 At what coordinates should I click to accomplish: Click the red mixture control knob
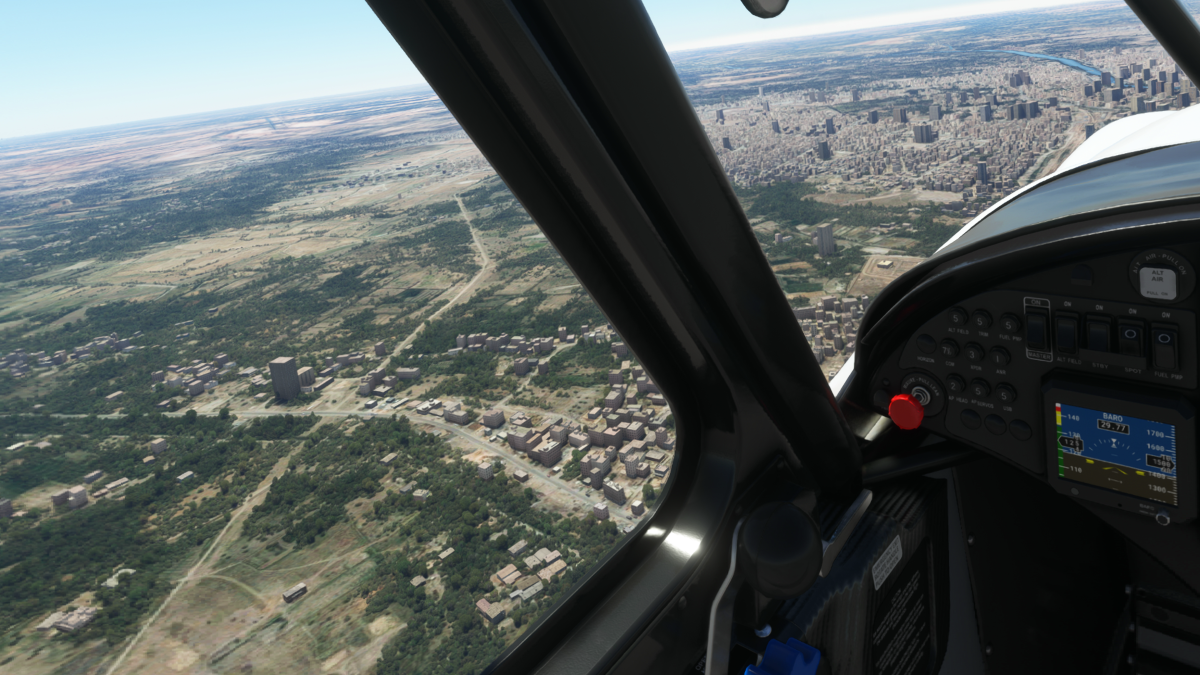point(906,412)
